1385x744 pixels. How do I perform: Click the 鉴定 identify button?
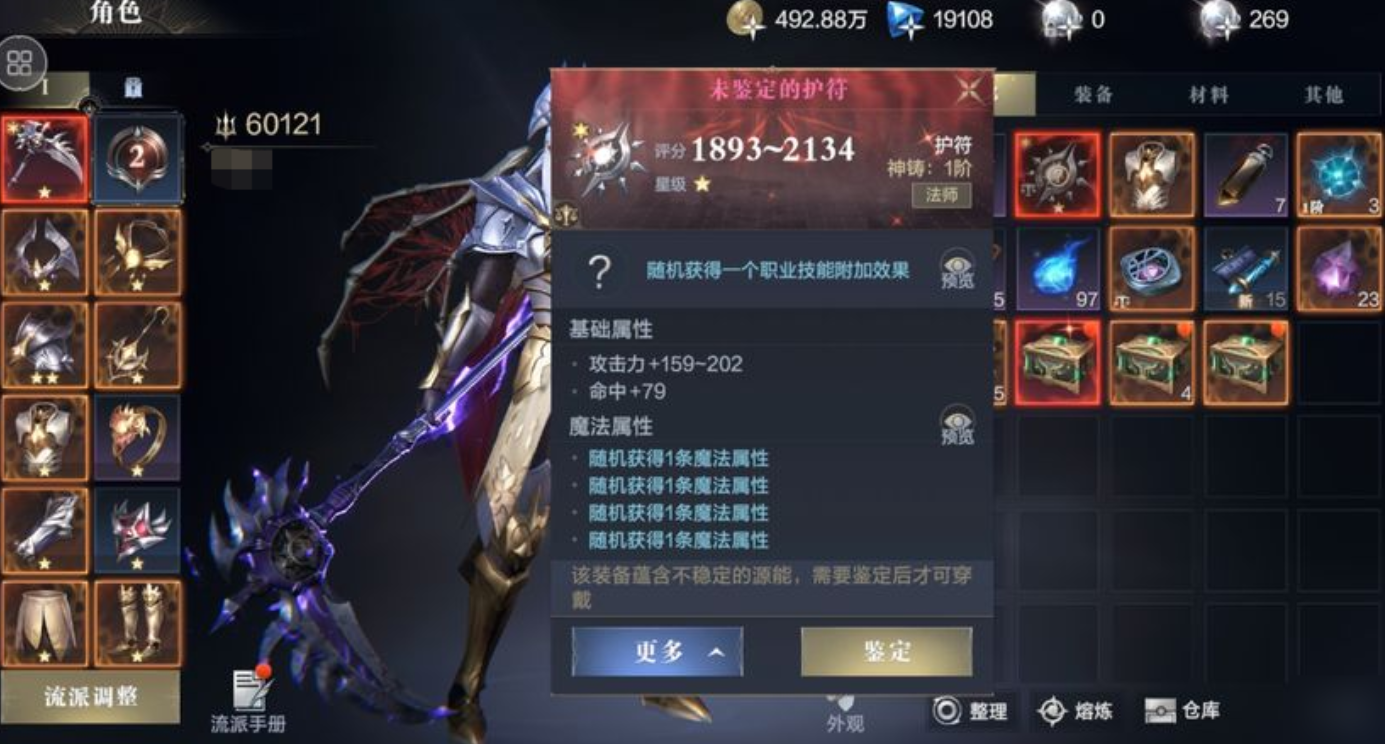tap(887, 650)
